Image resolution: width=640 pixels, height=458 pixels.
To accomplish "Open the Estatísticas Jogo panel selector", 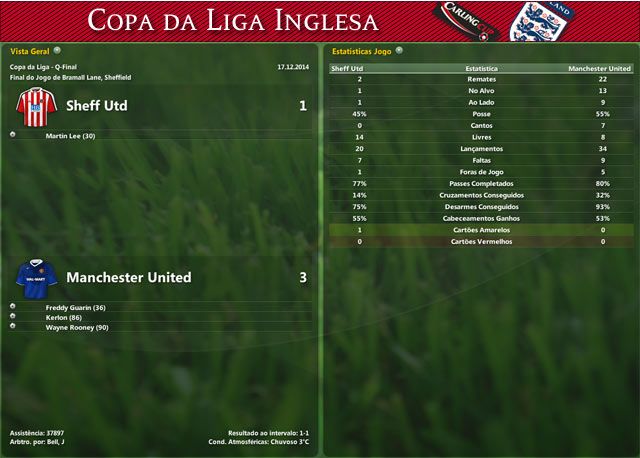I will 399,50.
